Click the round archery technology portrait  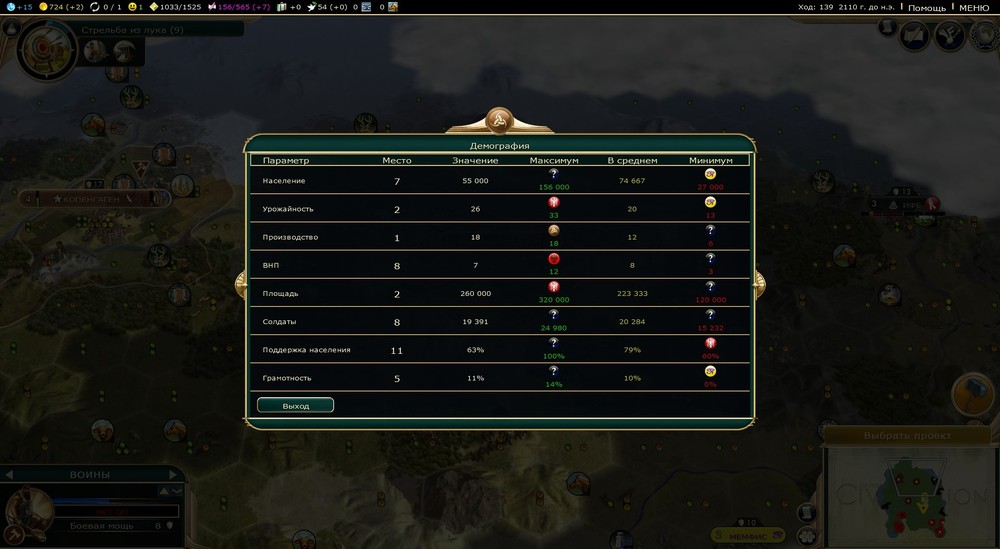click(x=46, y=48)
